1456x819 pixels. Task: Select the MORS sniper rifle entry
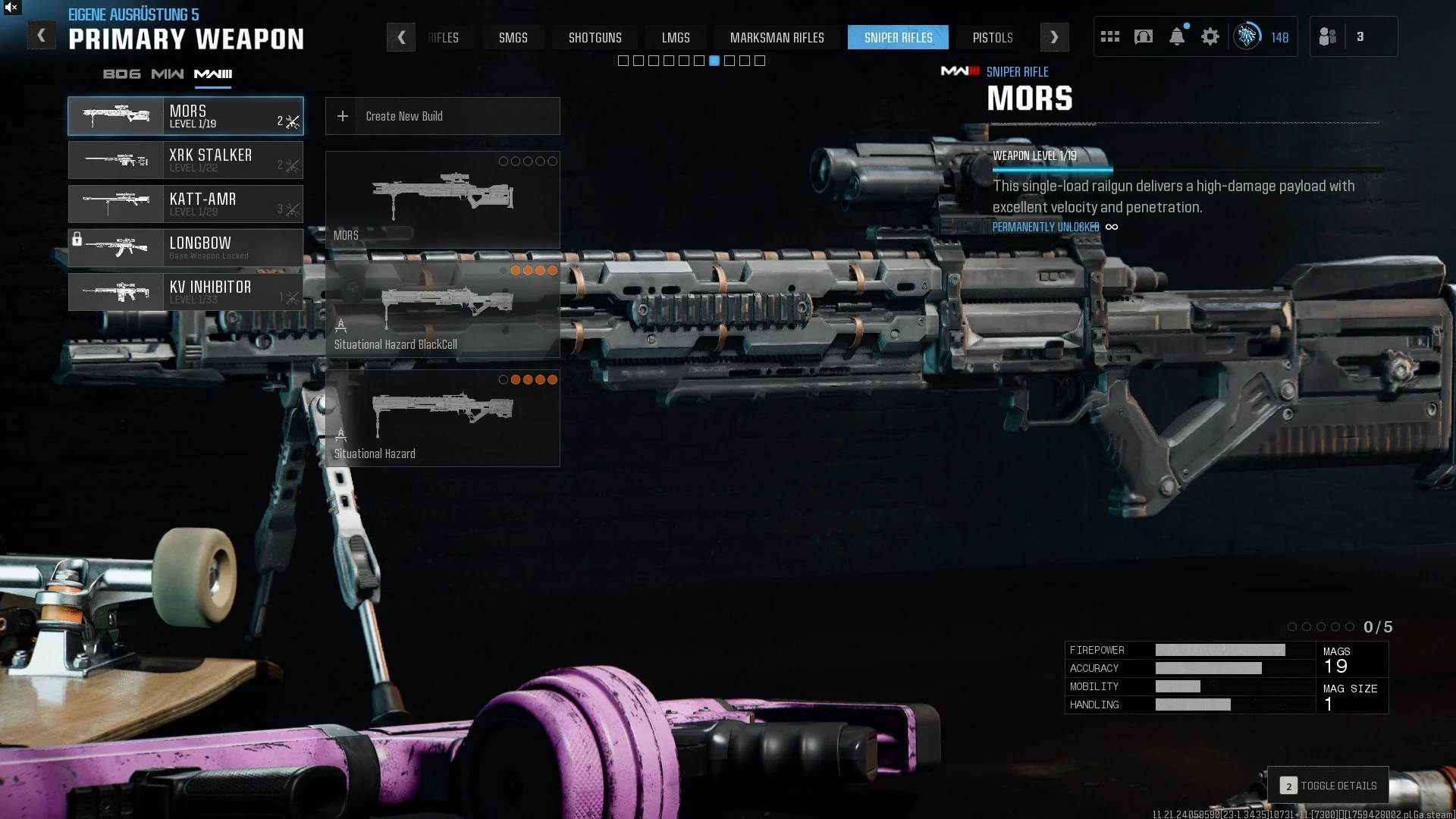pyautogui.click(x=186, y=116)
